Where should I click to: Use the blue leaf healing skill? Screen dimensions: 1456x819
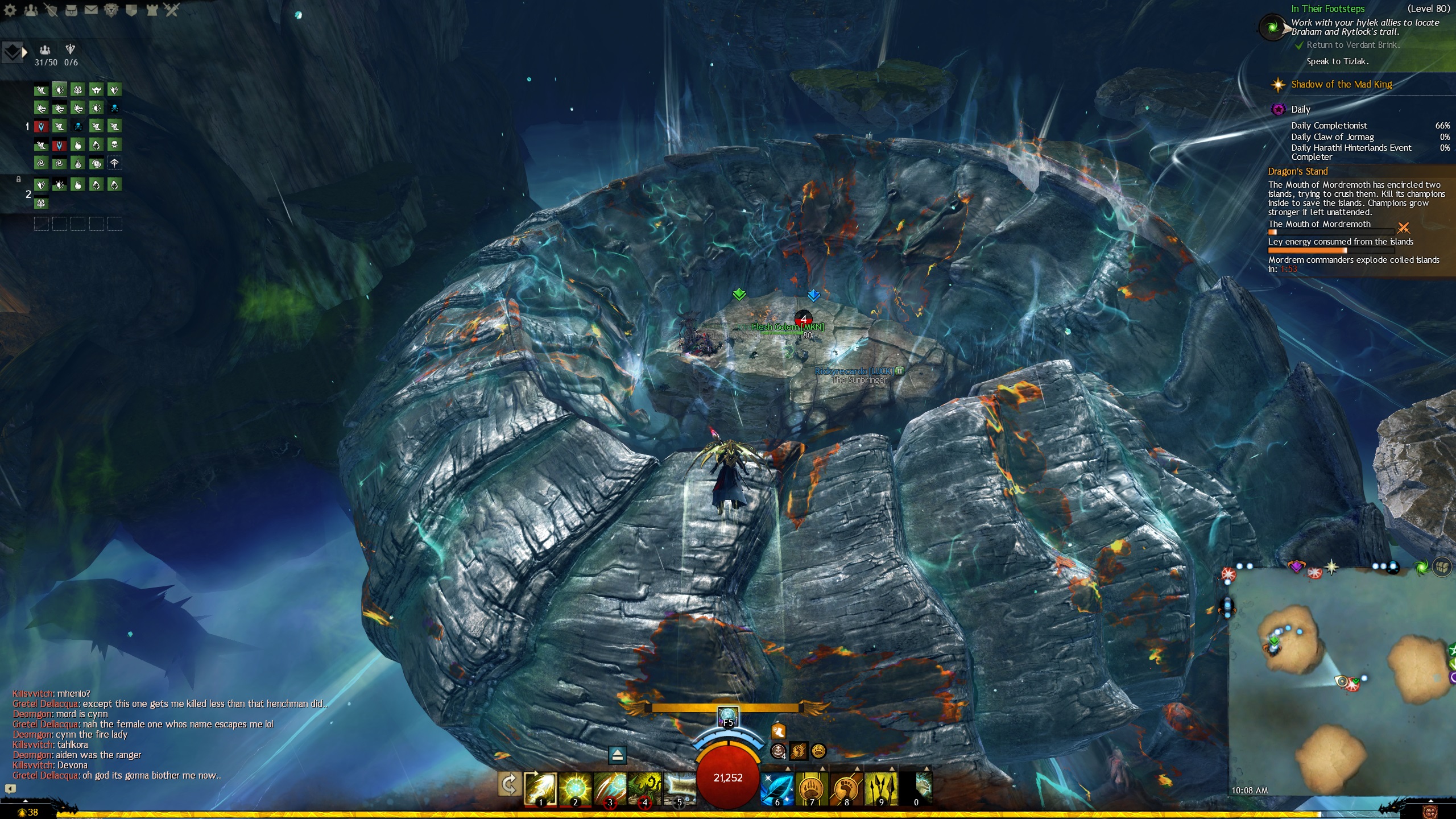point(777,788)
